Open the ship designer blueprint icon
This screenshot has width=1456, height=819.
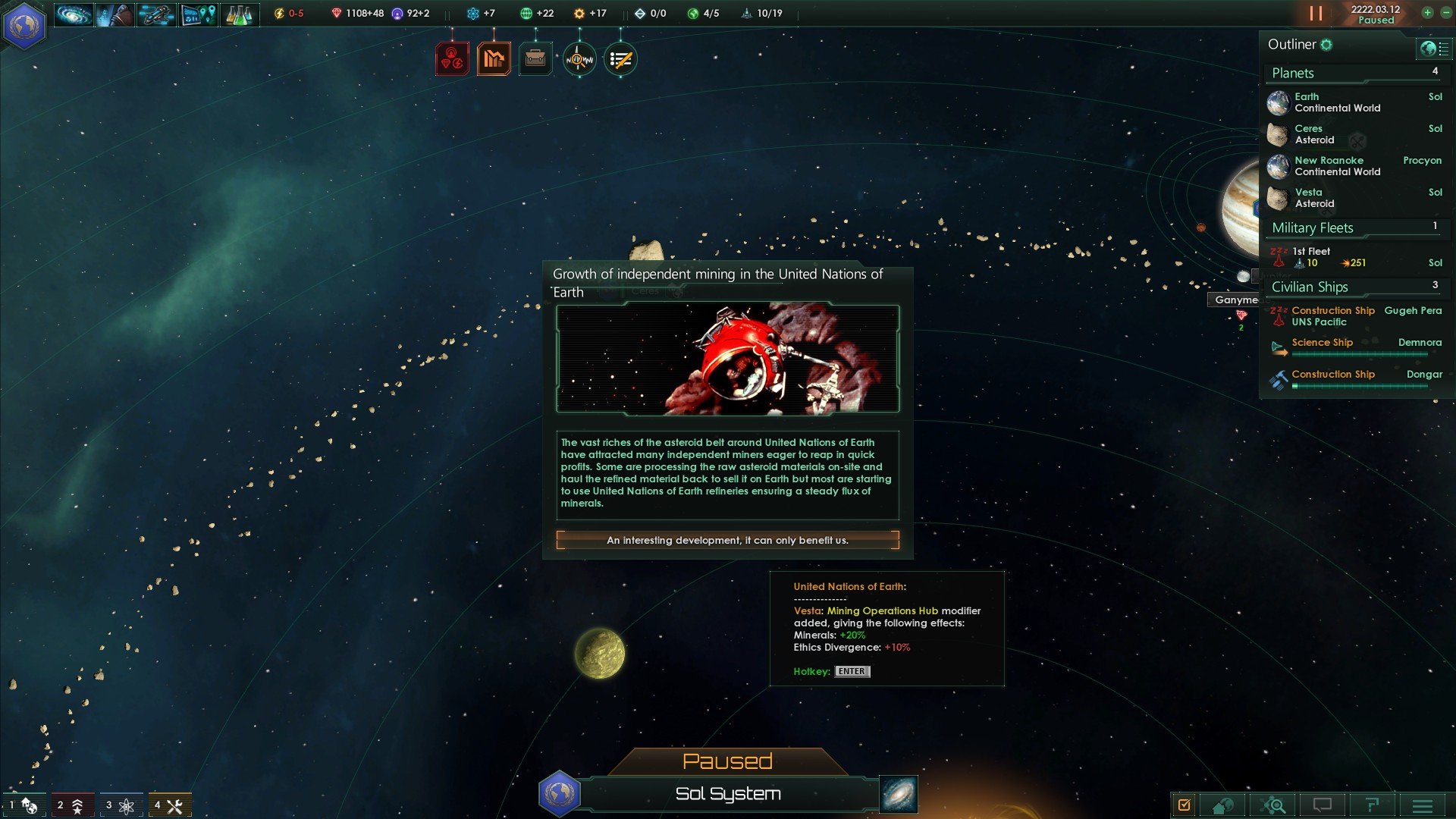click(155, 14)
